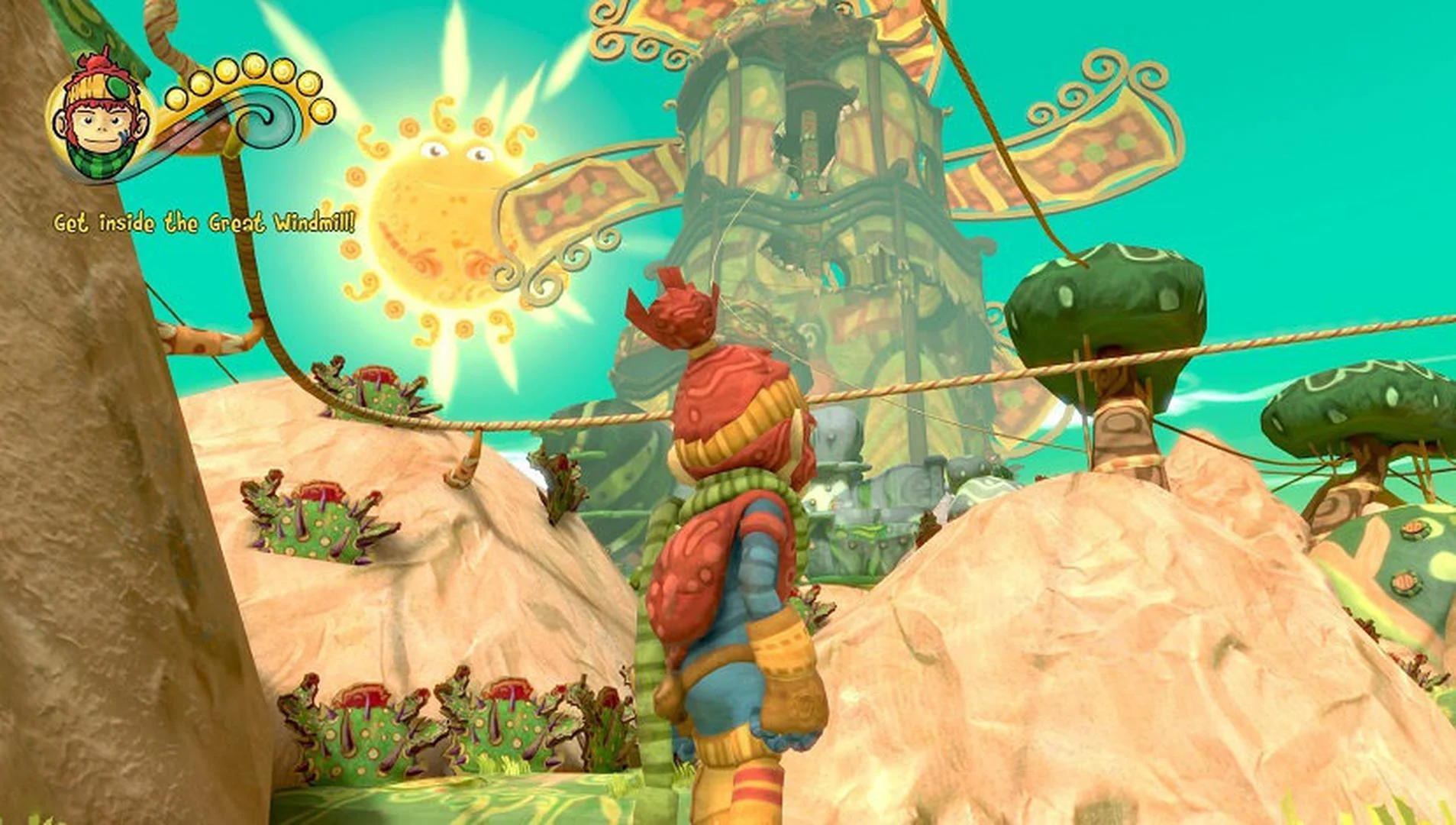Click the red horn on the portrait's hat
This screenshot has height=825, width=1456.
(102, 61)
